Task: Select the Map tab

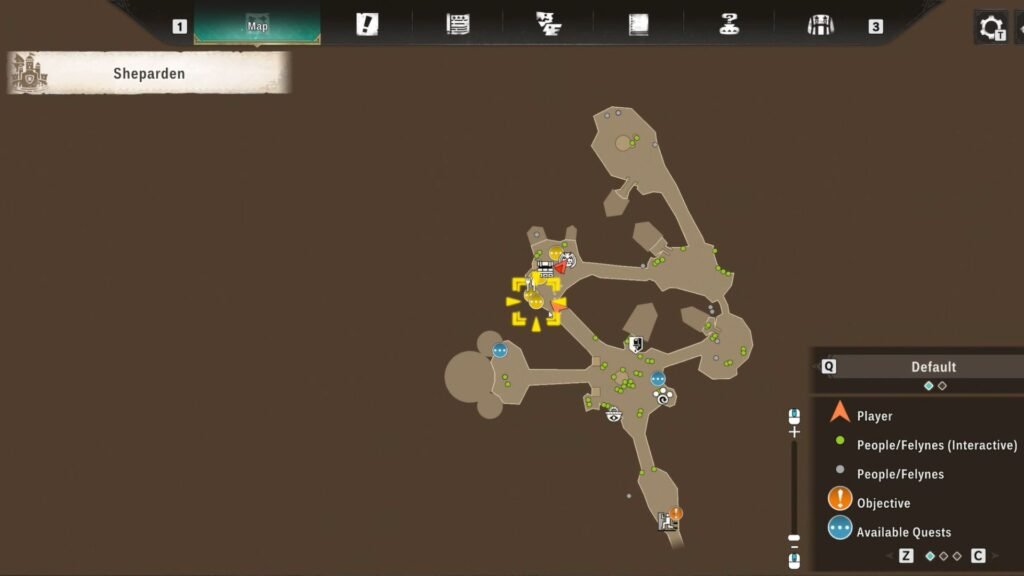Action: [257, 25]
